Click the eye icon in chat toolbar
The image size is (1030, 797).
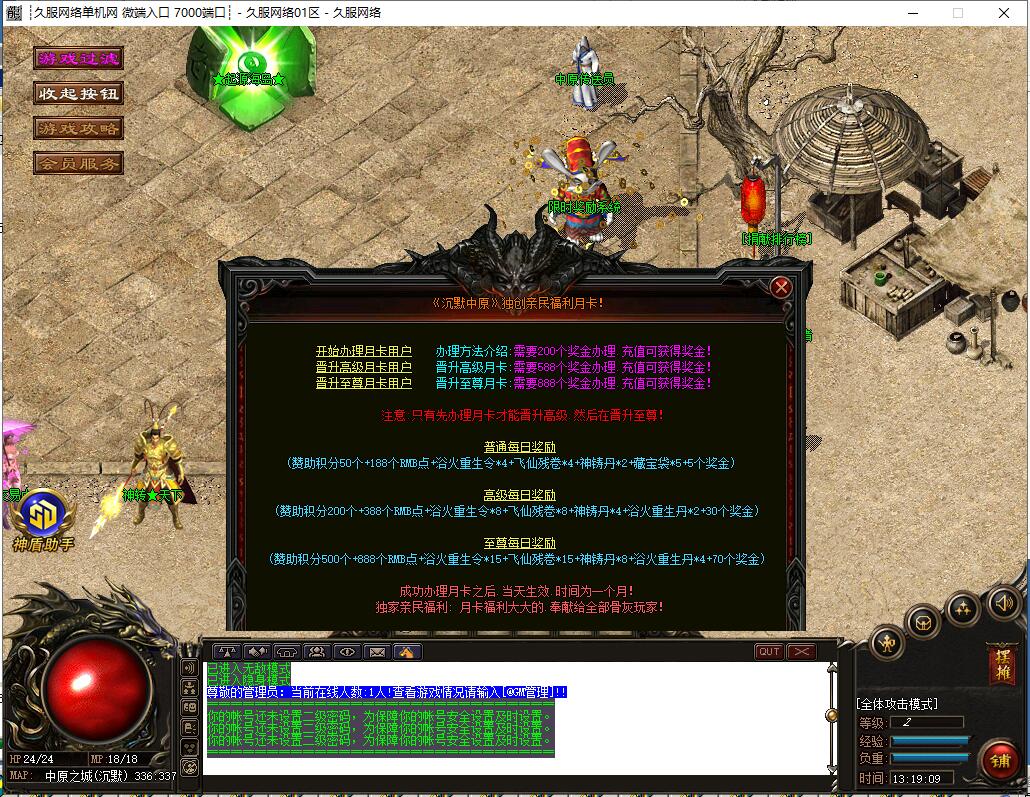coord(347,652)
